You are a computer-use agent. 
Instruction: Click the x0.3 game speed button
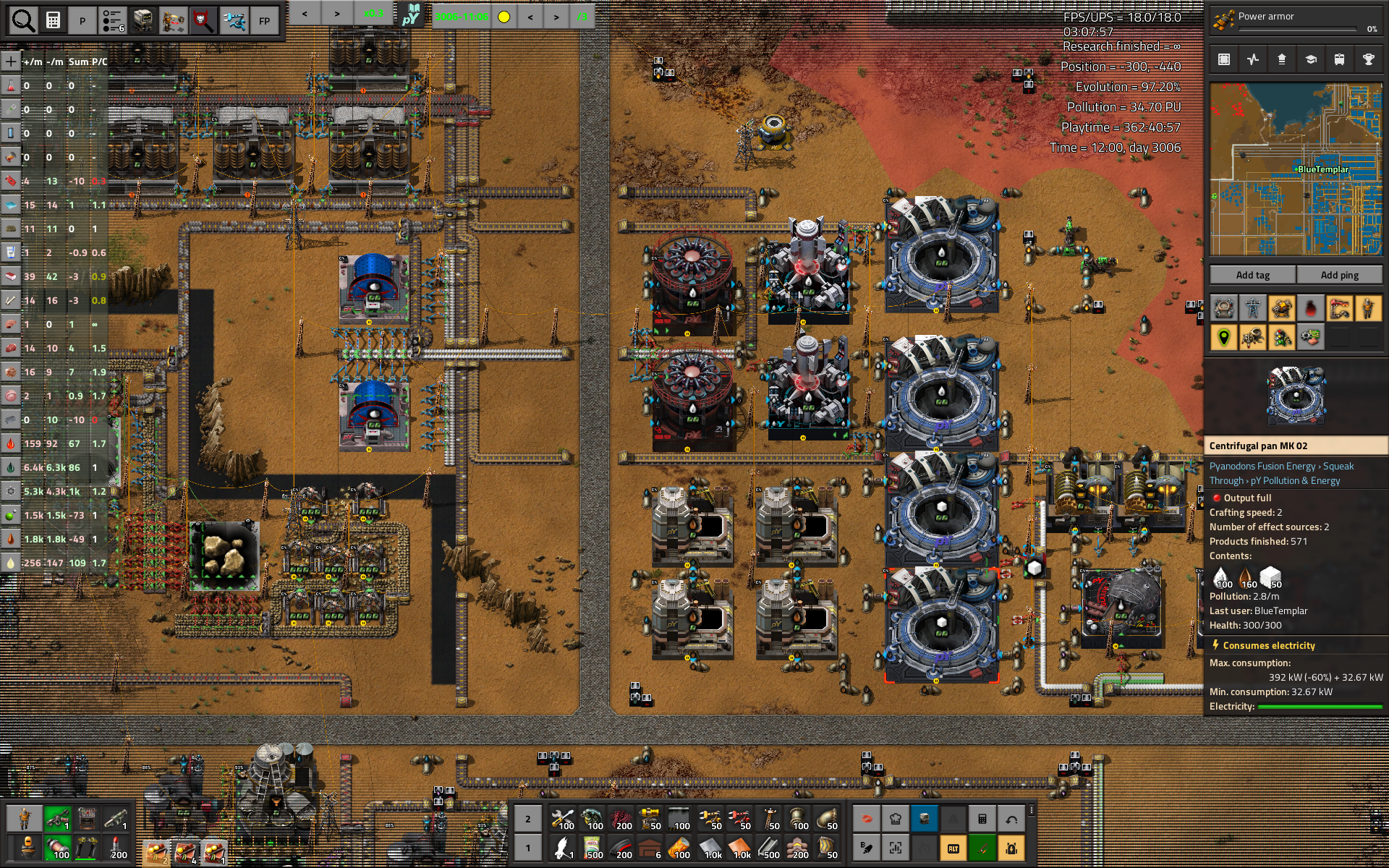click(373, 14)
